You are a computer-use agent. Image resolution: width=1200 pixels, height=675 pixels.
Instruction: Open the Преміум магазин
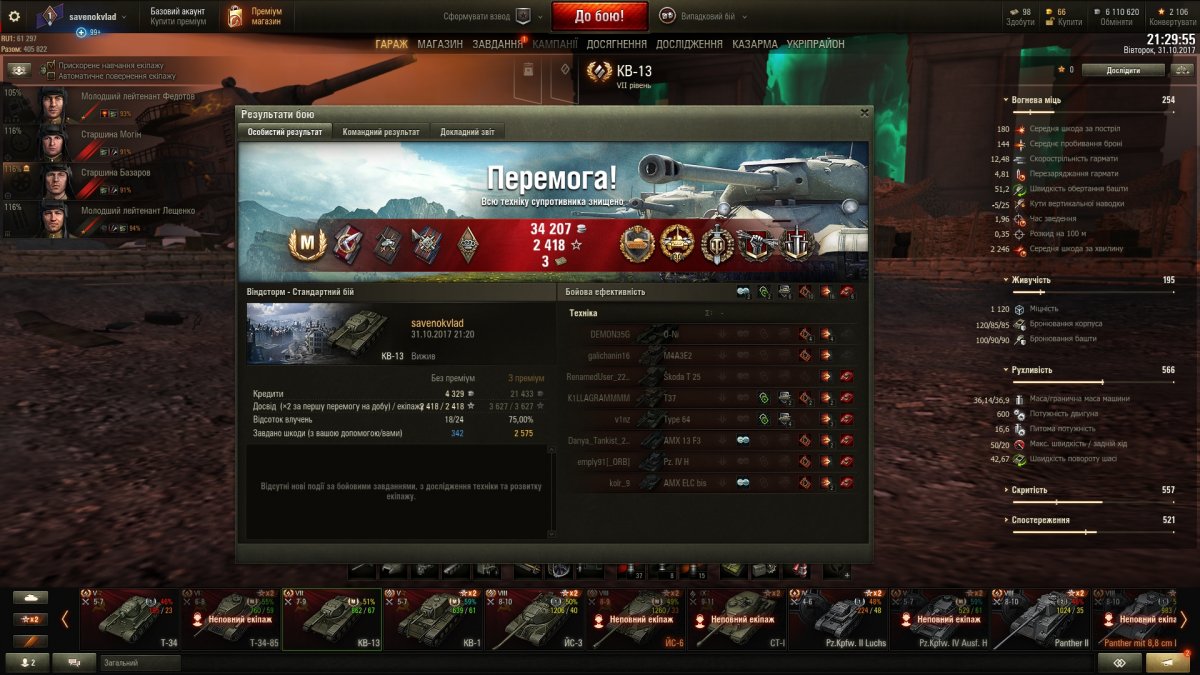pos(255,16)
